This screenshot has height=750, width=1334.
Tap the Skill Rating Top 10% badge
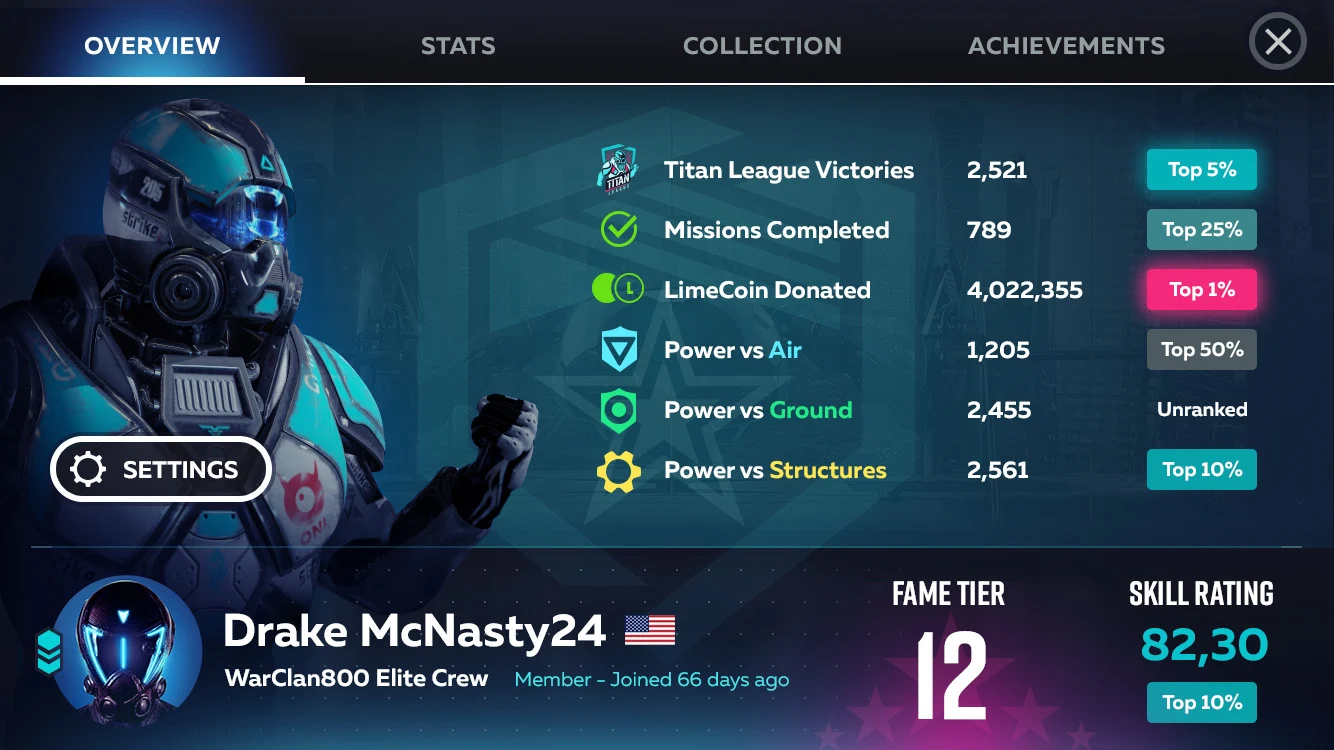click(x=1201, y=702)
